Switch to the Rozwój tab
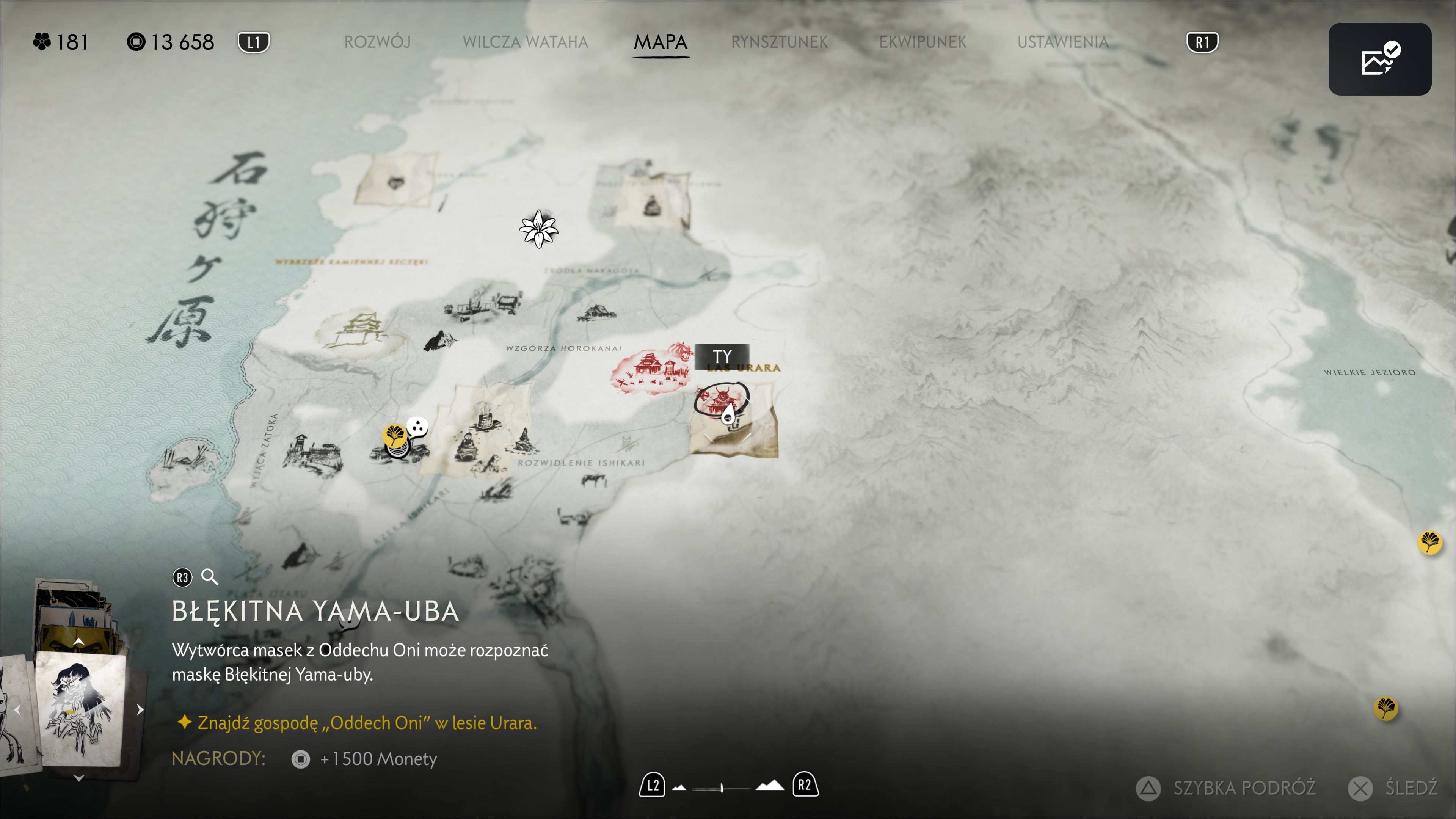The height and width of the screenshot is (819, 1456). pos(377,42)
